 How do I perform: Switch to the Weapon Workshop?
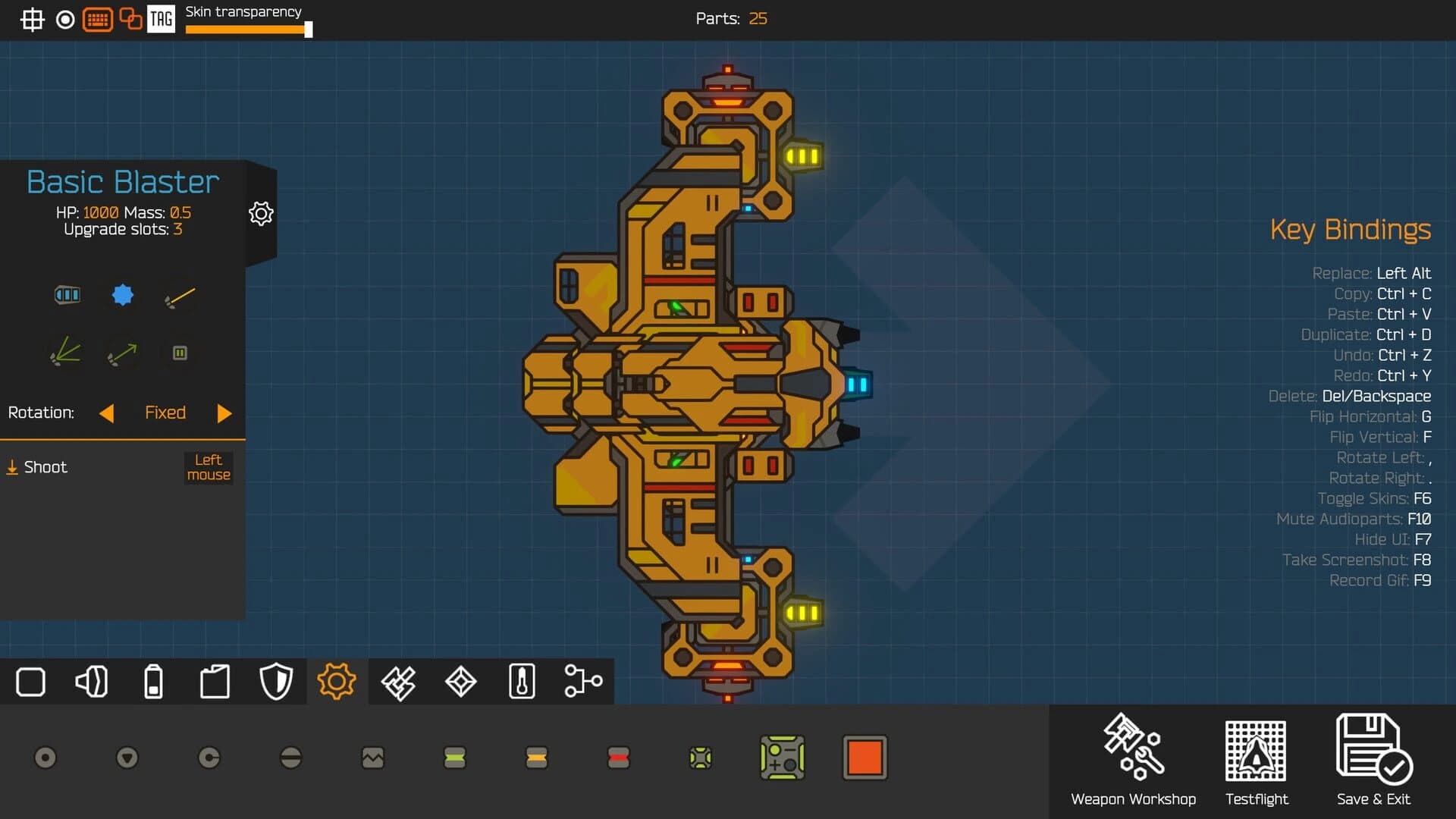pos(1132,758)
